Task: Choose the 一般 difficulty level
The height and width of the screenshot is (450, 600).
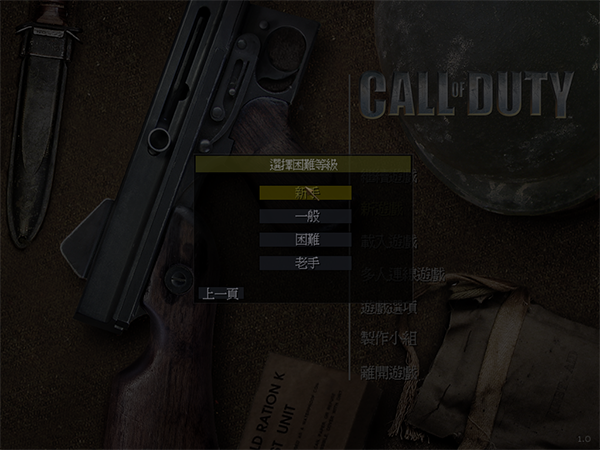Action: [x=305, y=216]
